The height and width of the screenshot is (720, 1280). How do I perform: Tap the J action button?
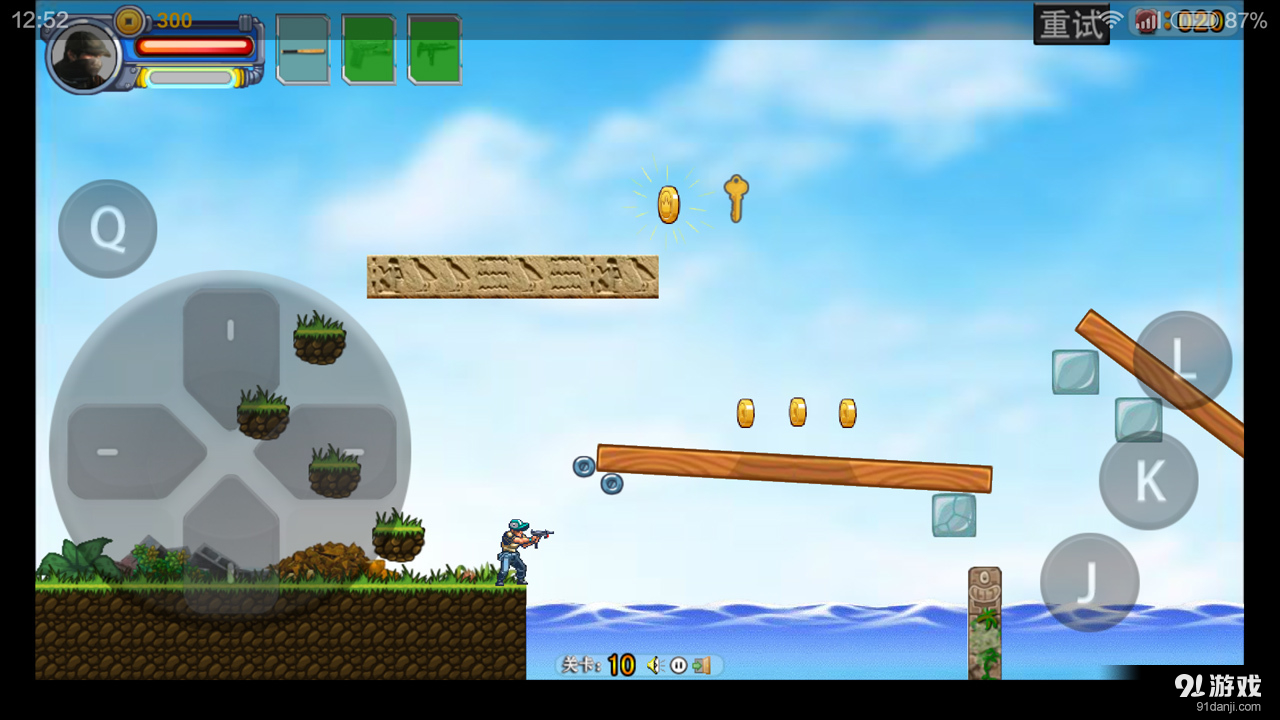click(x=1089, y=582)
